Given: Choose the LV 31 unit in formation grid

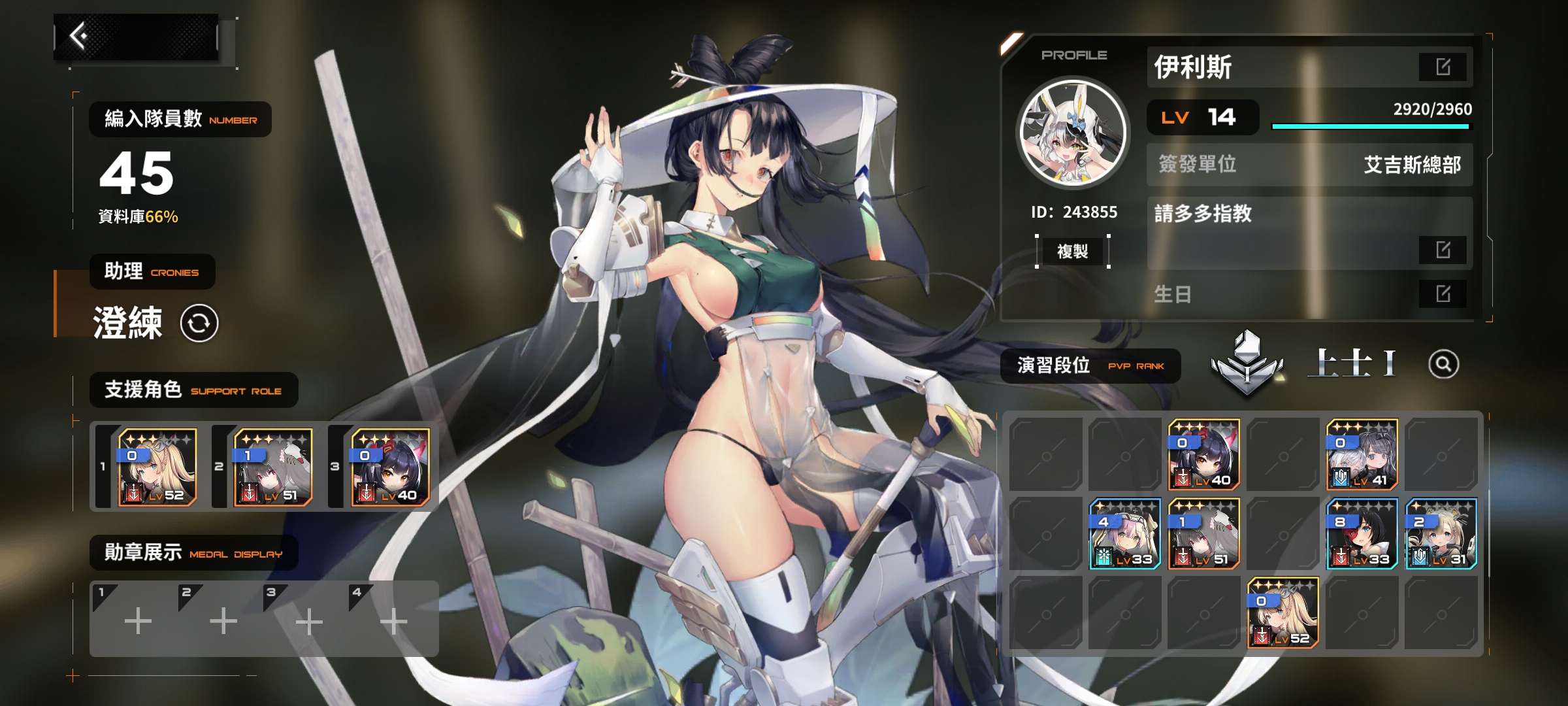Looking at the screenshot, I should click(1441, 533).
